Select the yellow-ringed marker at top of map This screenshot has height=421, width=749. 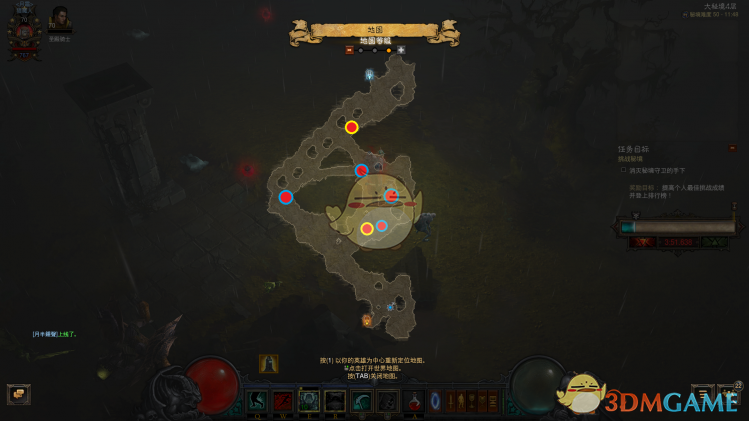click(x=351, y=127)
